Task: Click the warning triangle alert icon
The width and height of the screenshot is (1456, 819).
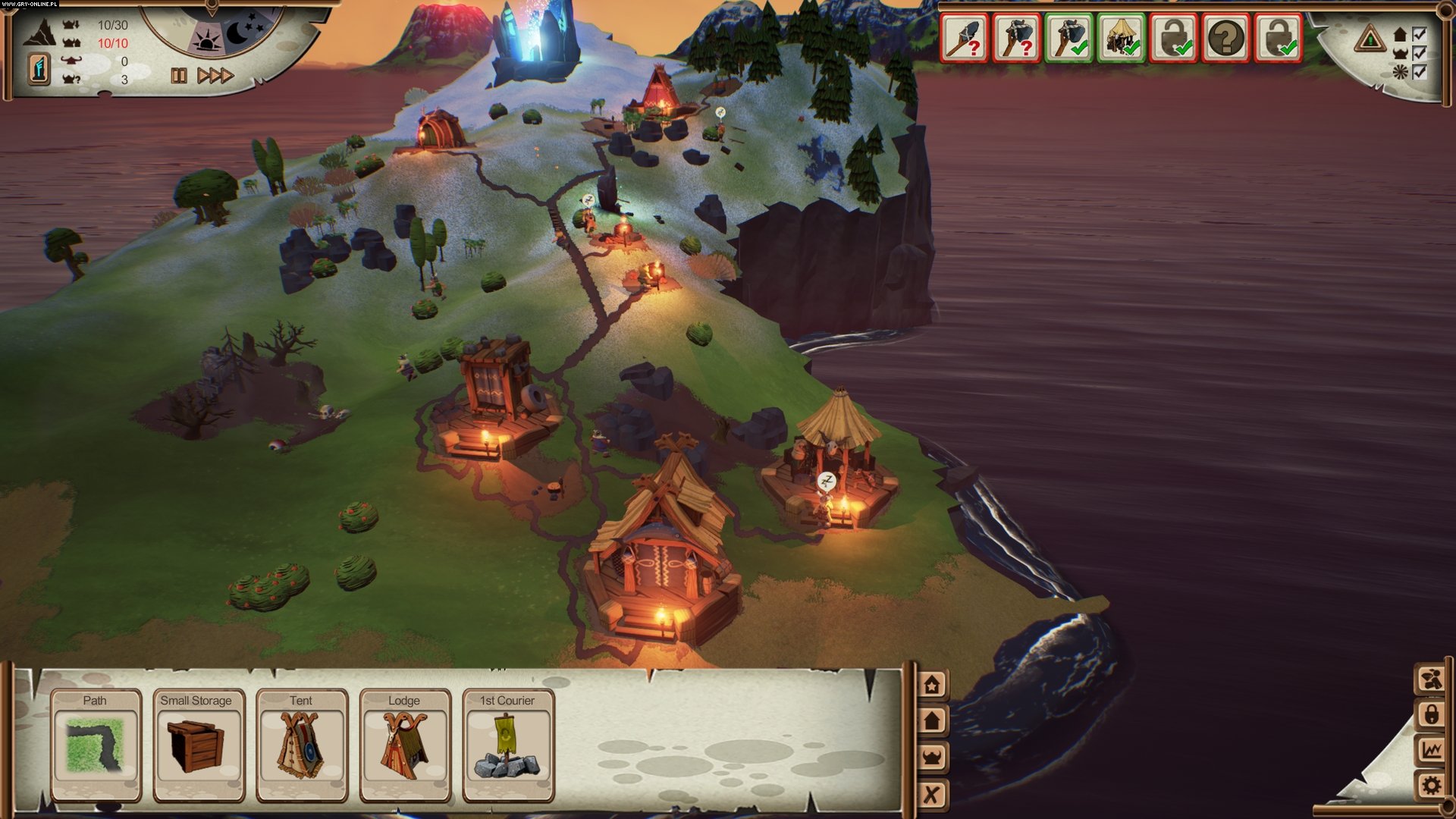Action: [1370, 38]
